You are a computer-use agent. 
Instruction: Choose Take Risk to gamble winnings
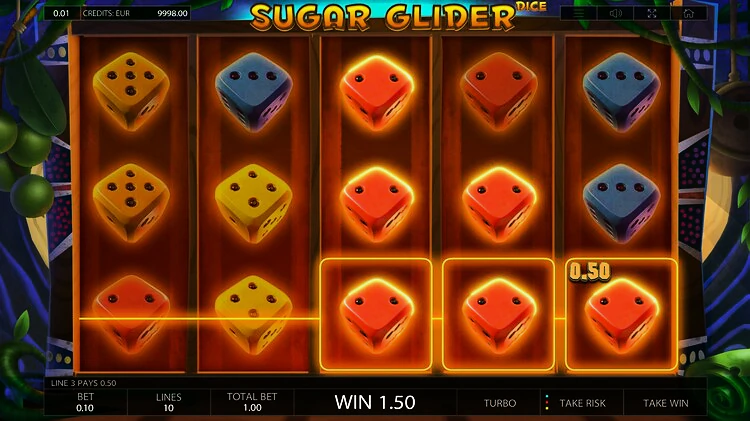coord(582,403)
